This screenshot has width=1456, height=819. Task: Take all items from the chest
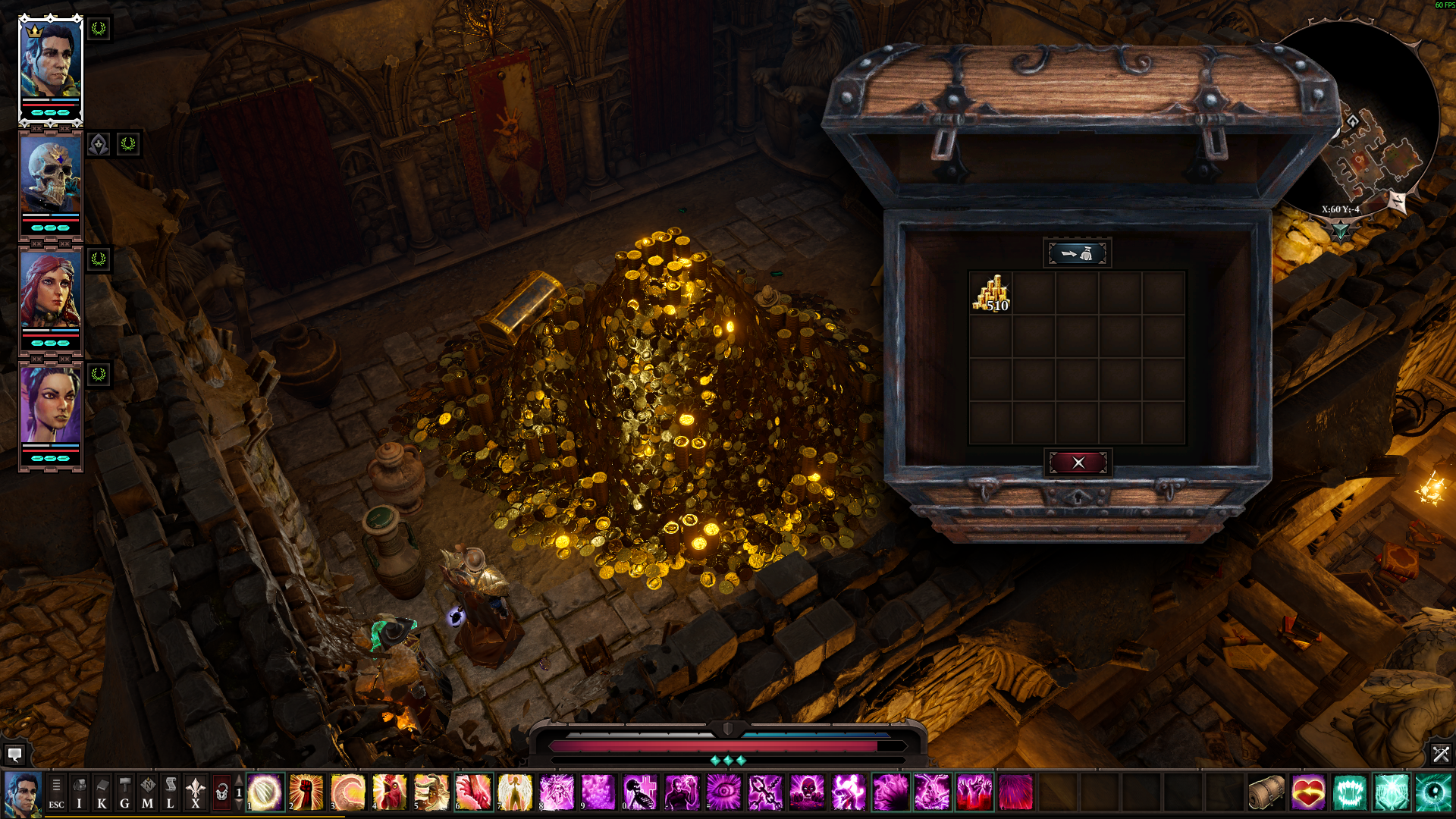(x=1077, y=253)
